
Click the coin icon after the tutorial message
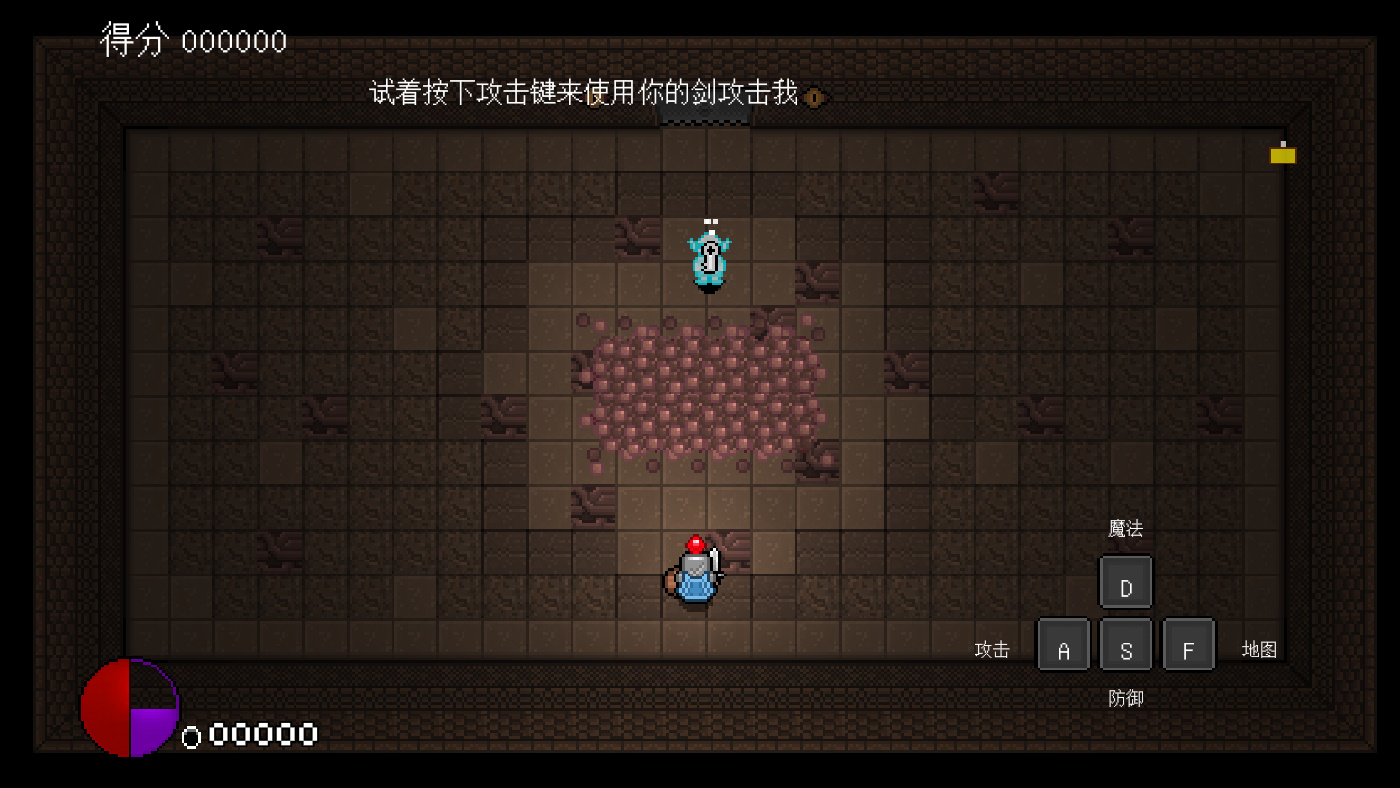point(812,98)
